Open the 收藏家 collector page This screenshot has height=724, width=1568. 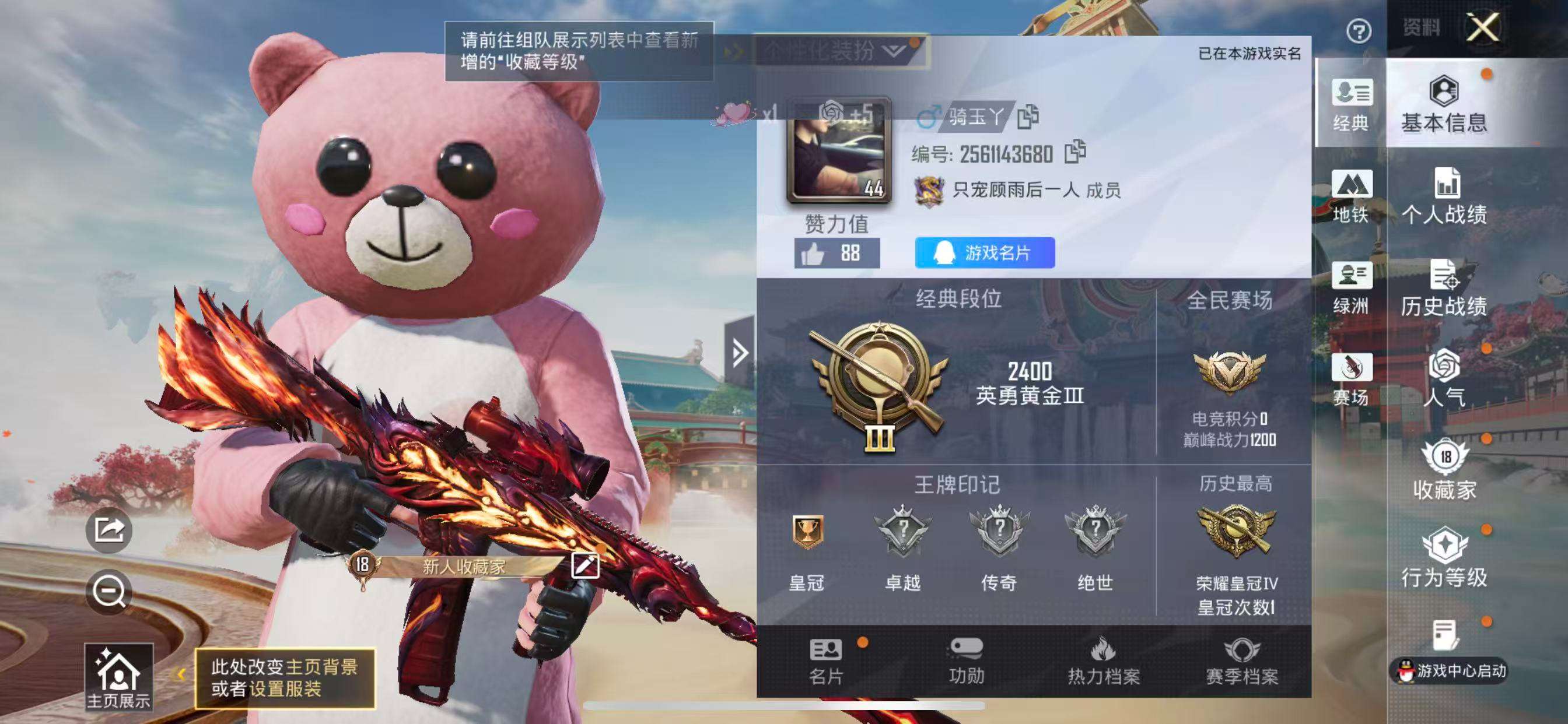tap(1445, 472)
